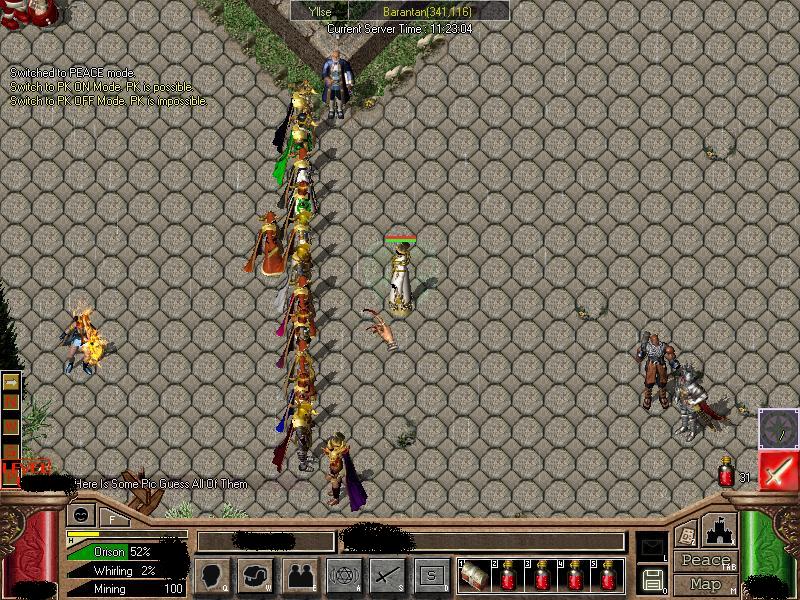Viewport: 800px width, 600px height.
Task: Open the hexagram magic icon
Action: 344,575
